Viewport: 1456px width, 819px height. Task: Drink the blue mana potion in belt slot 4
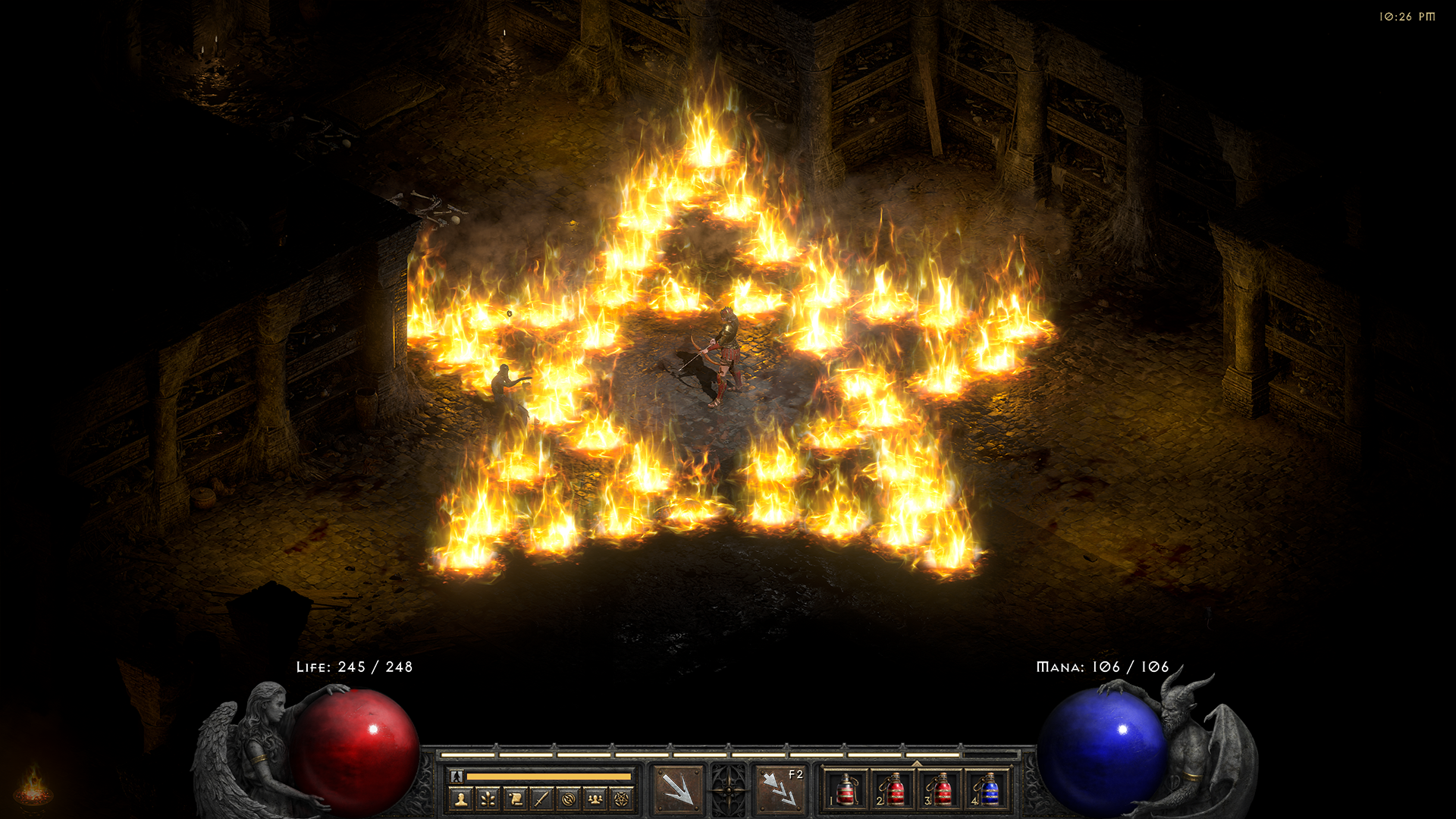tap(987, 790)
